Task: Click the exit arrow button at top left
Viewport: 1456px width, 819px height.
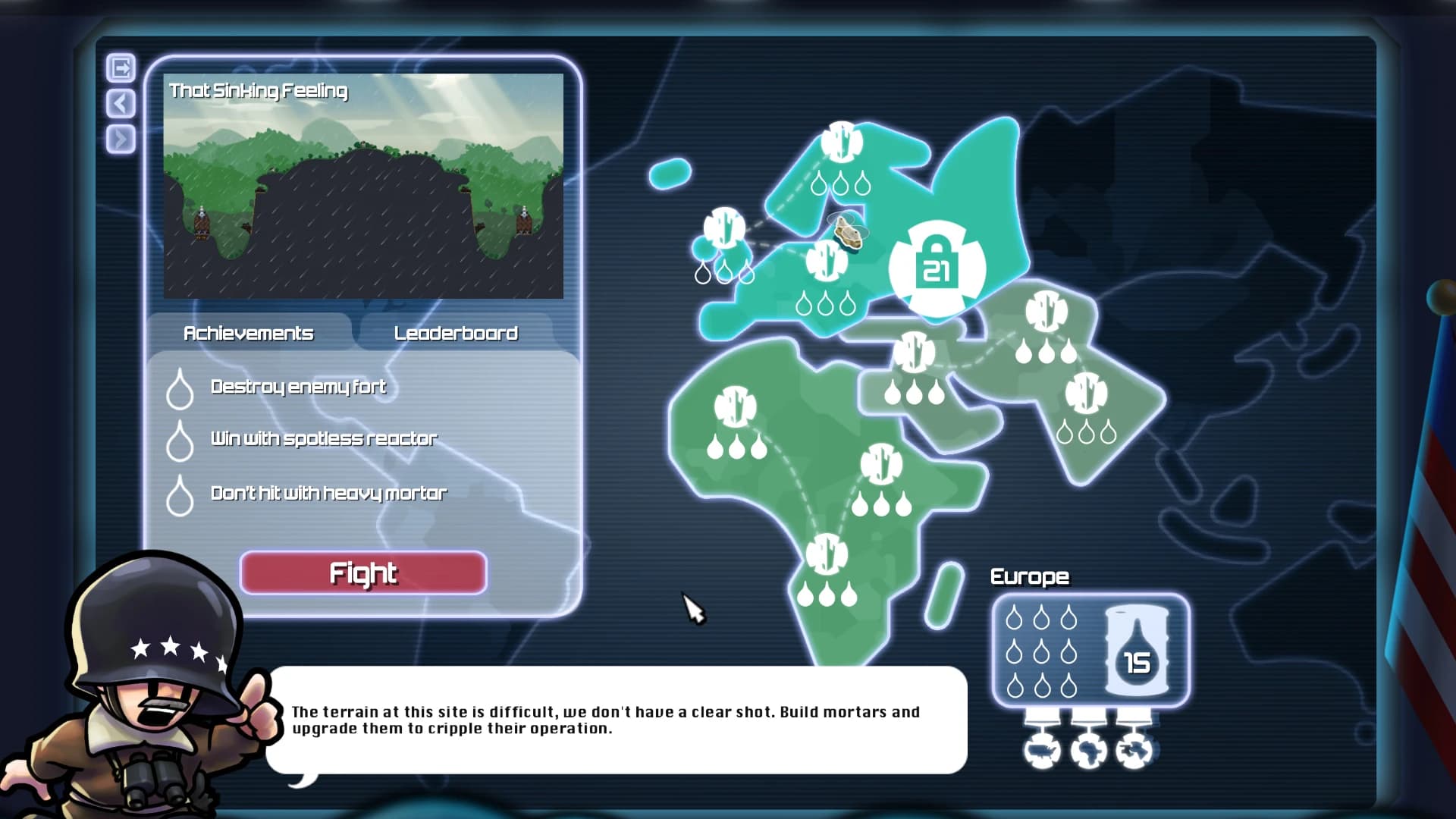Action: pos(120,67)
